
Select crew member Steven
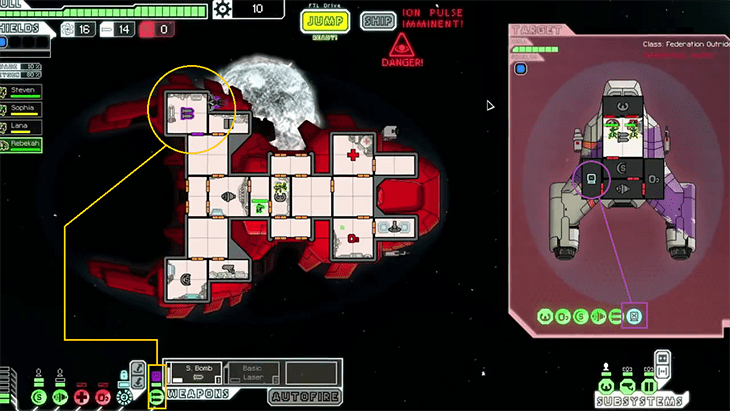[x=23, y=91]
